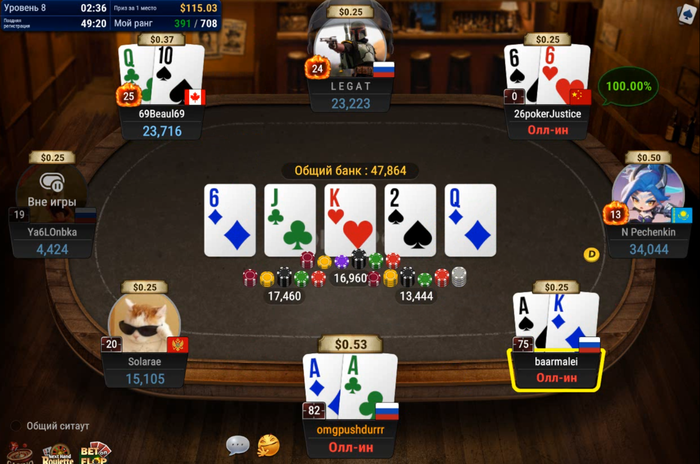Viewport: 700px width, 464px height.
Task: Open the Bet on Flop side game
Action: point(96,452)
